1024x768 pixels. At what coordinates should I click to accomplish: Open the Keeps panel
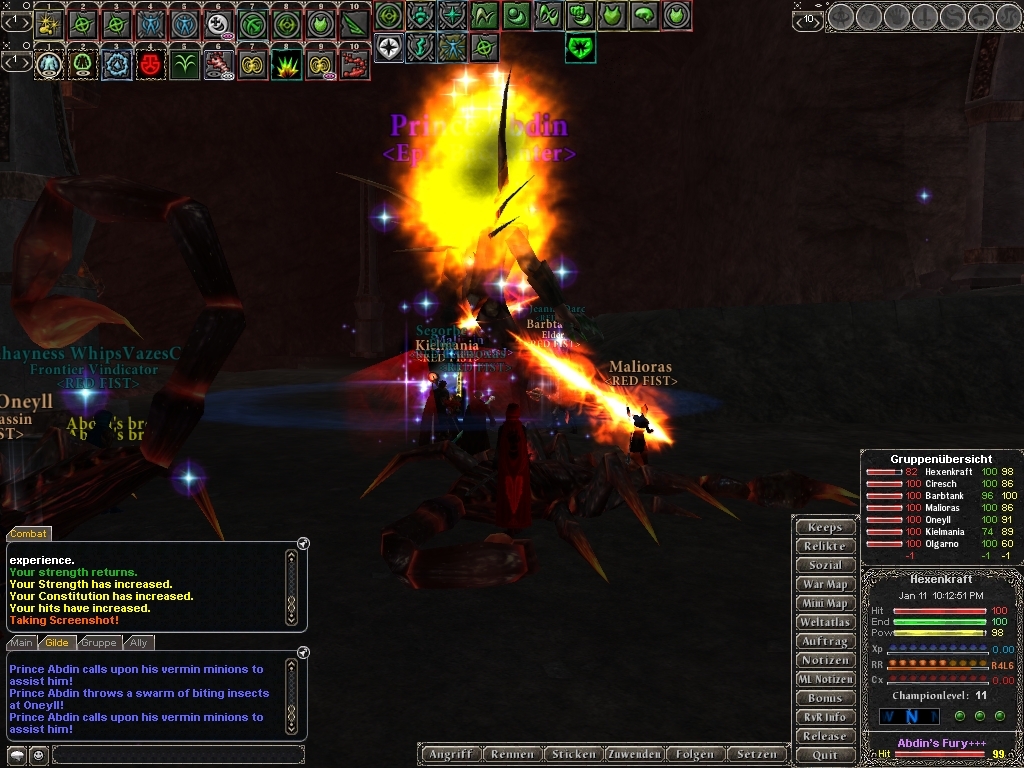pyautogui.click(x=825, y=527)
